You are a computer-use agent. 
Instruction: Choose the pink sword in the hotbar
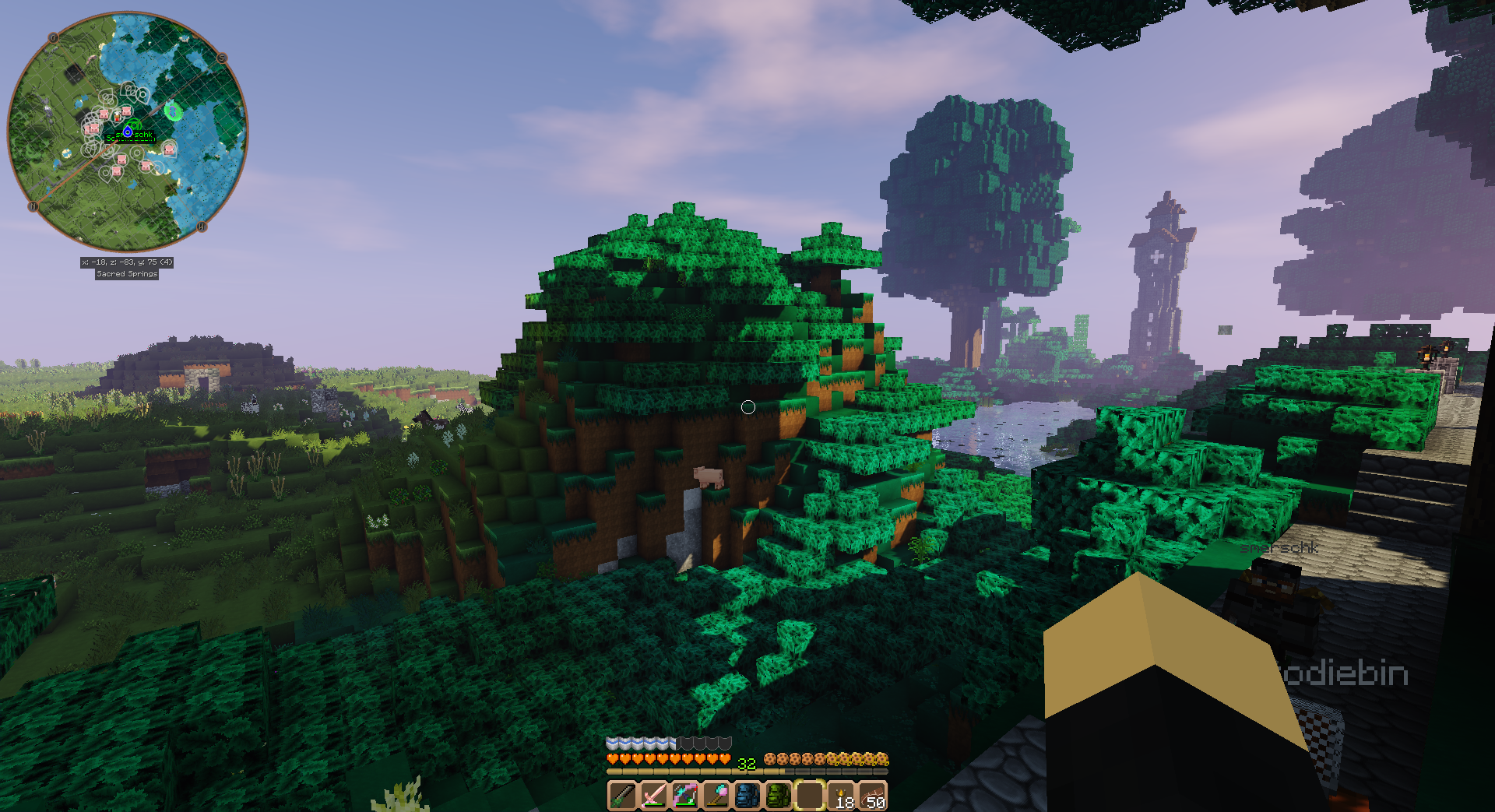click(653, 796)
